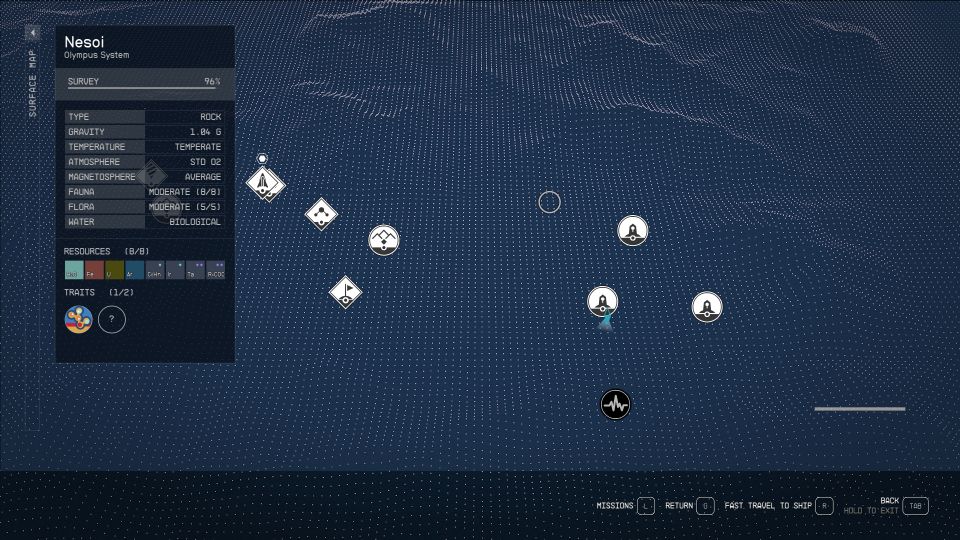Select the mountain peaks circular marker

[x=384, y=239]
